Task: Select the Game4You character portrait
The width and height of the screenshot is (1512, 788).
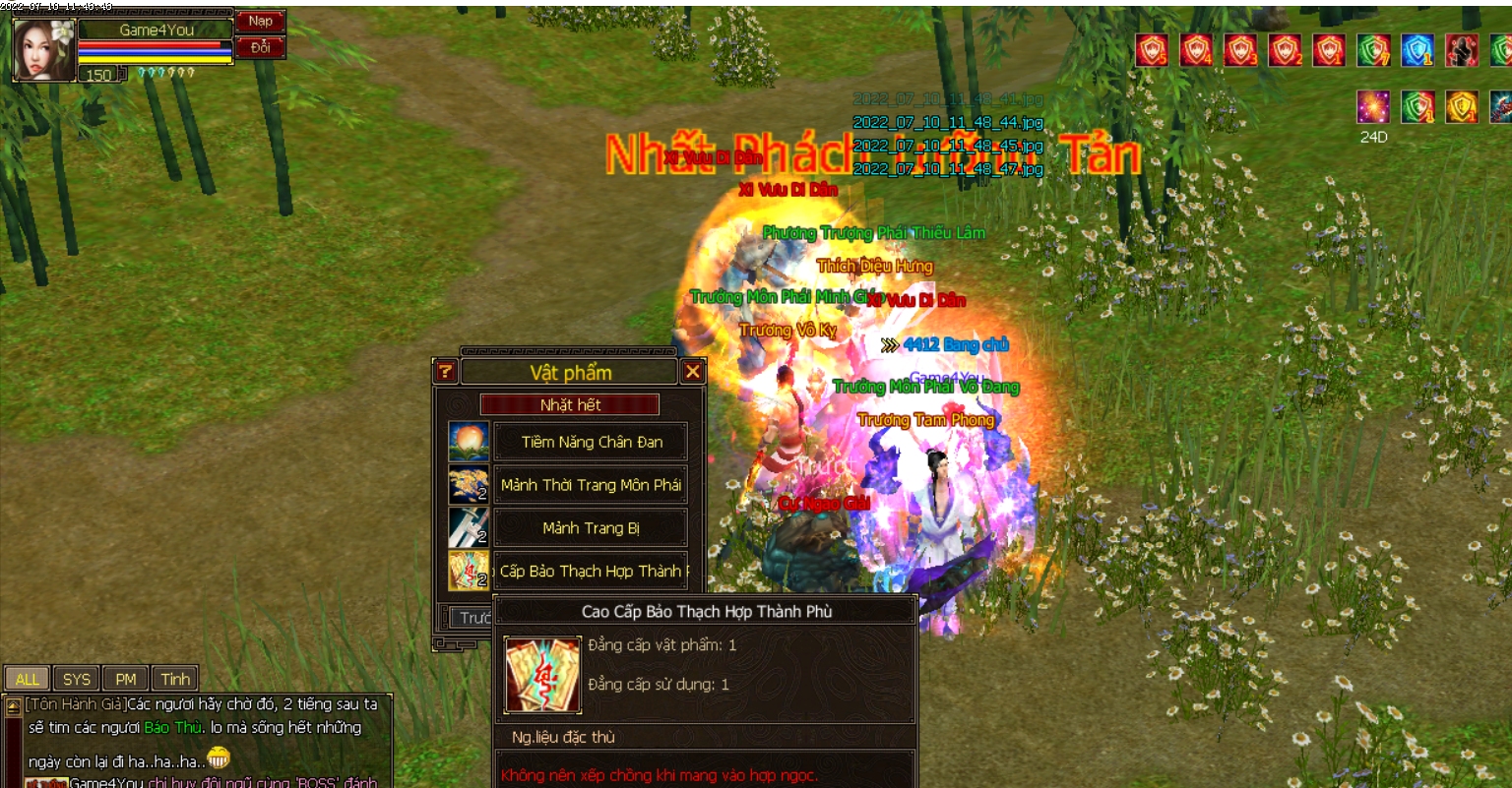Action: click(x=44, y=49)
